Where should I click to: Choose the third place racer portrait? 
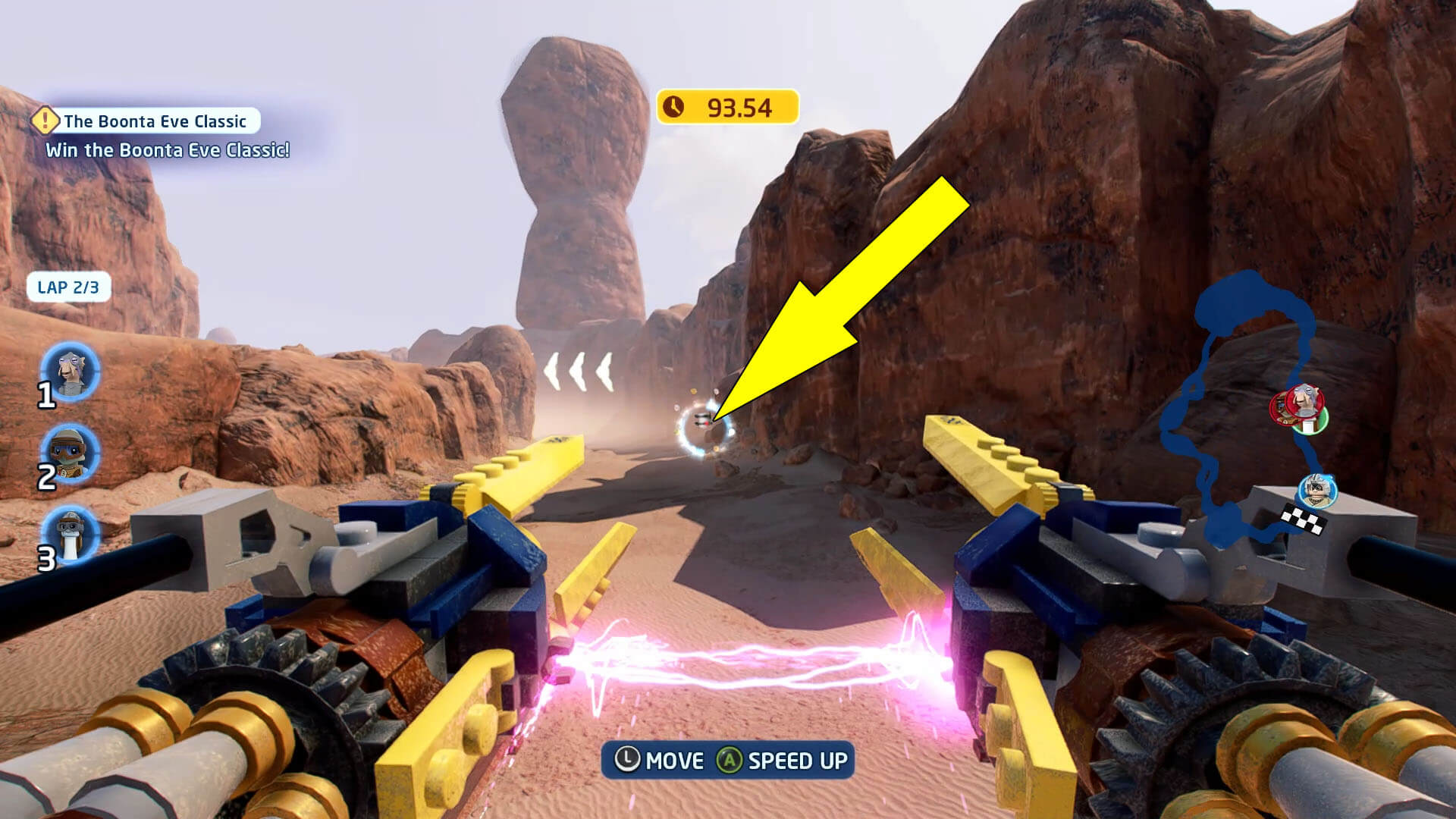pos(71,534)
